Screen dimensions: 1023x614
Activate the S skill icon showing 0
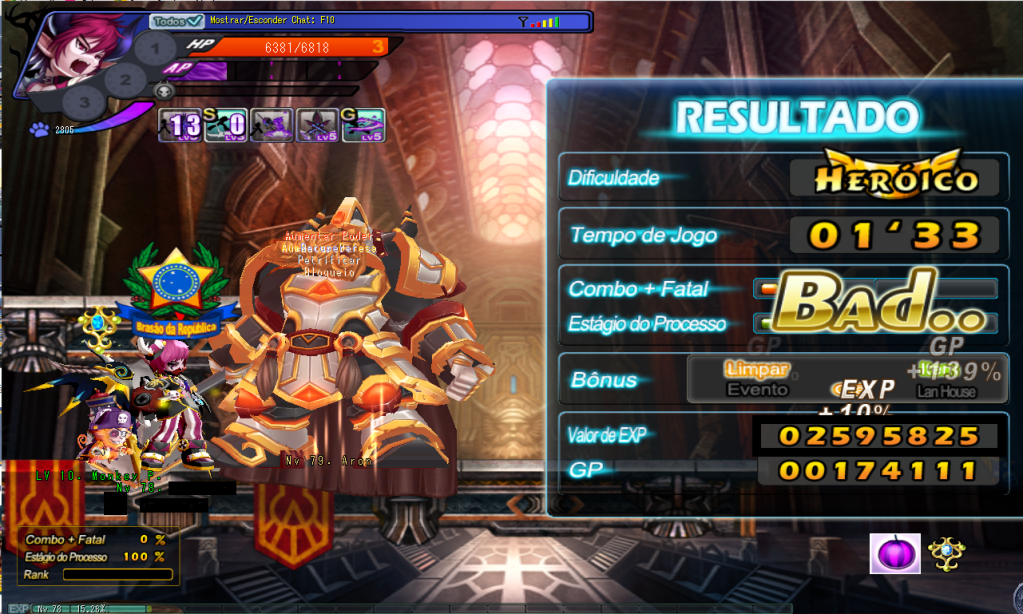[x=227, y=126]
